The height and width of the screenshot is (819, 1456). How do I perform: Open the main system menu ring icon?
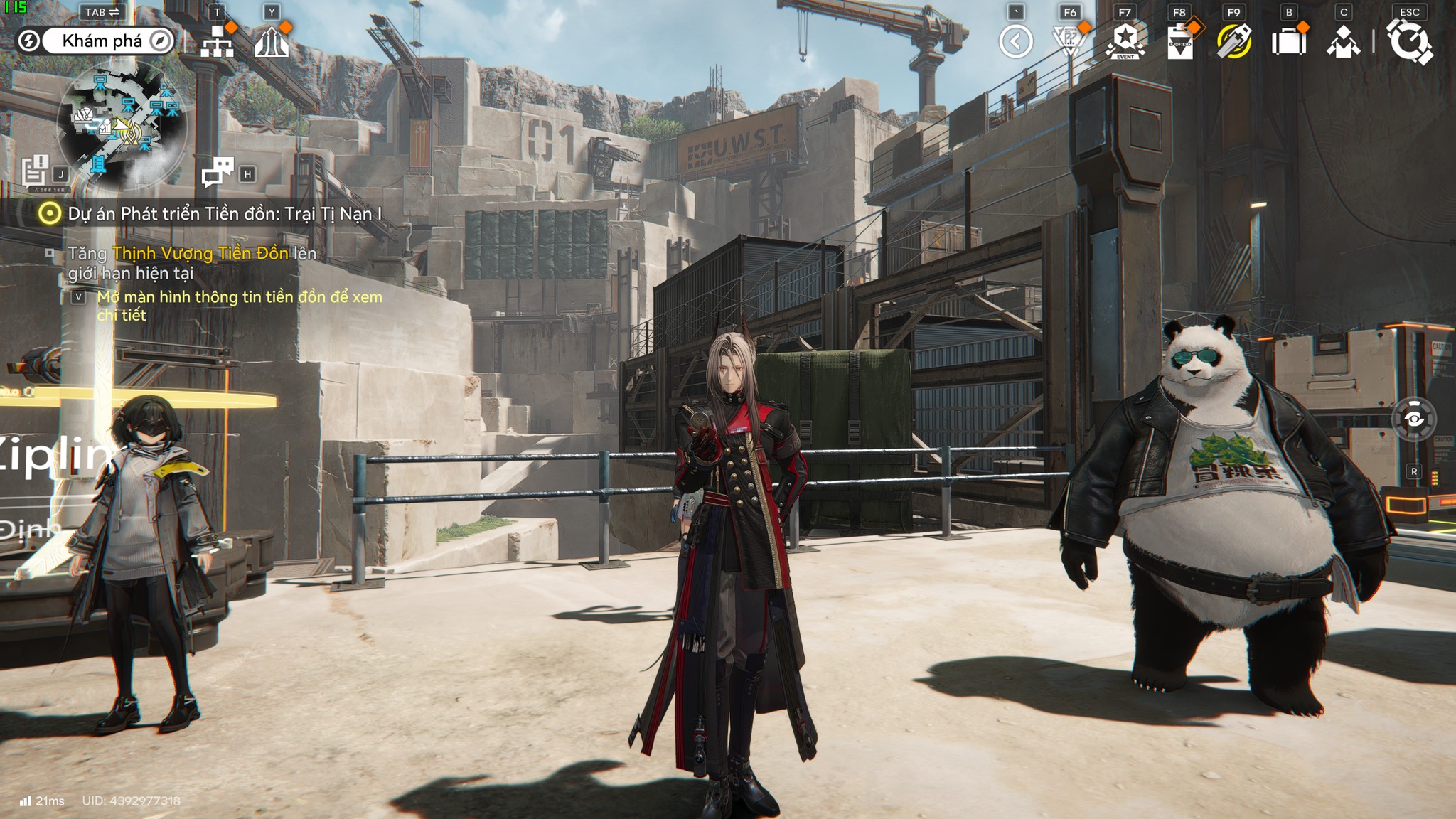(1409, 41)
